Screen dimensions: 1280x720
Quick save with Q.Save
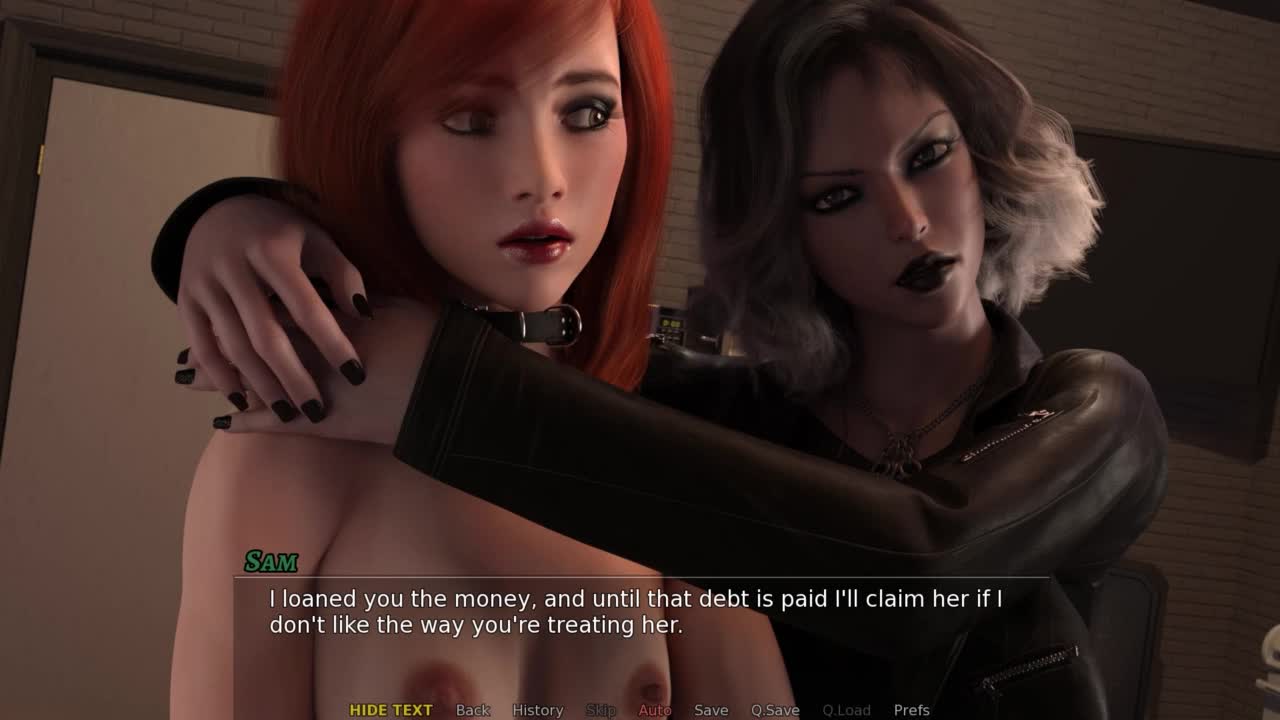[775, 710]
